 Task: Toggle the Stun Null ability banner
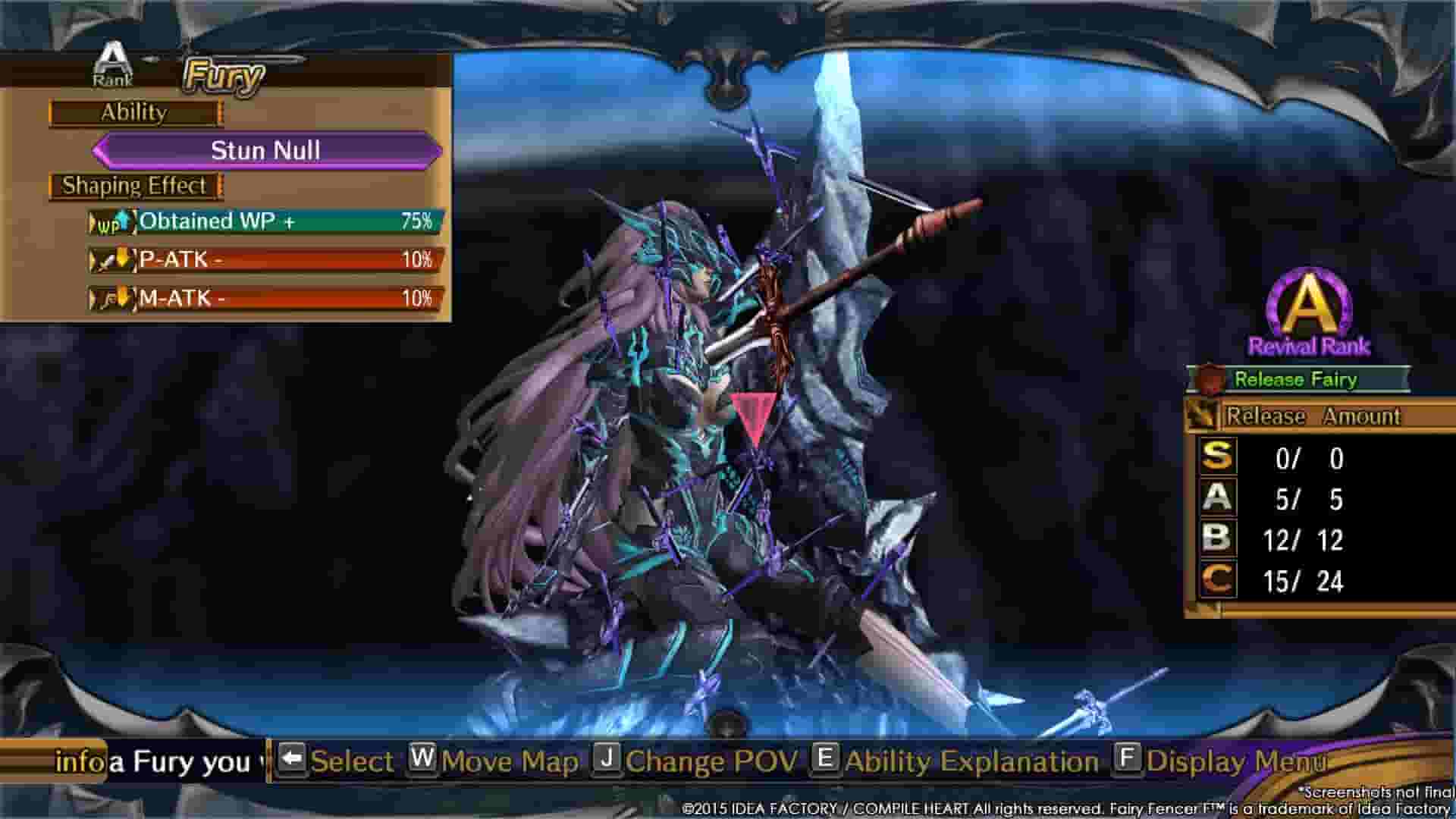pyautogui.click(x=265, y=150)
